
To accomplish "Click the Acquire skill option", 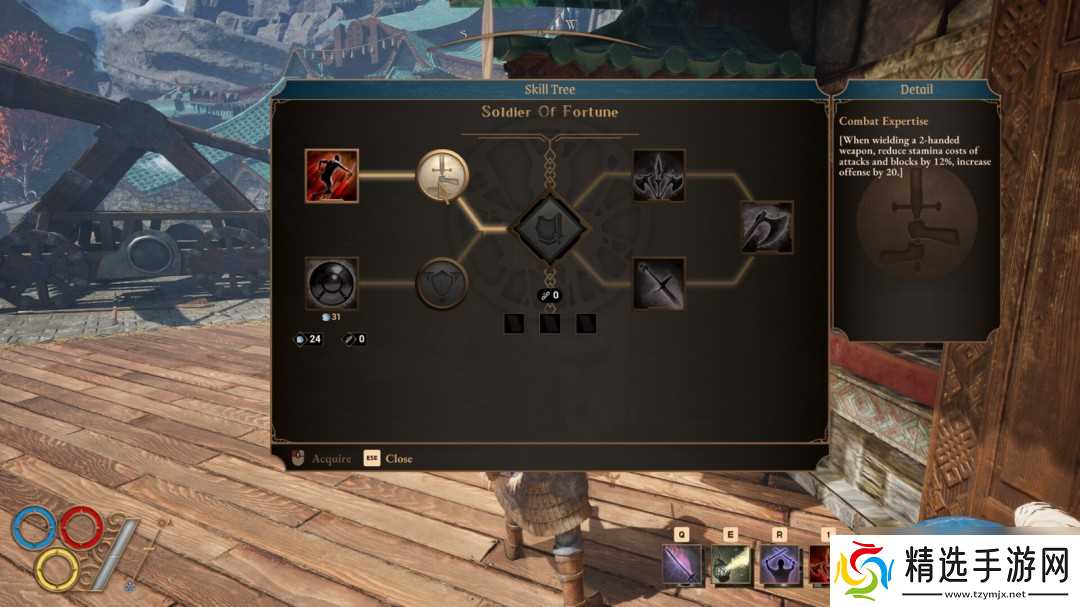I will click(331, 459).
